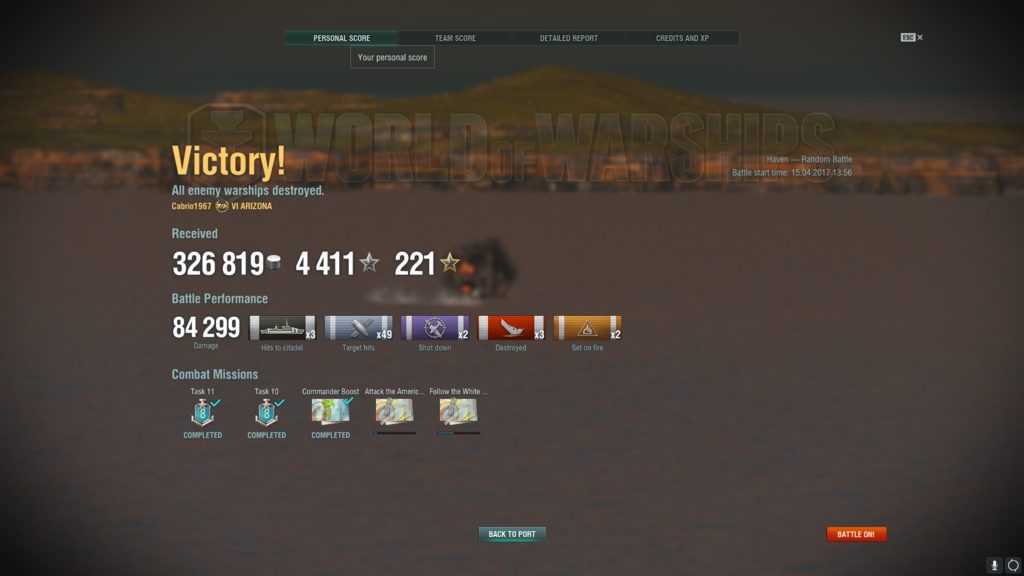Screen dimensions: 1024x576
Task: Click the Shot down aircraft ribbon
Action: click(x=435, y=328)
